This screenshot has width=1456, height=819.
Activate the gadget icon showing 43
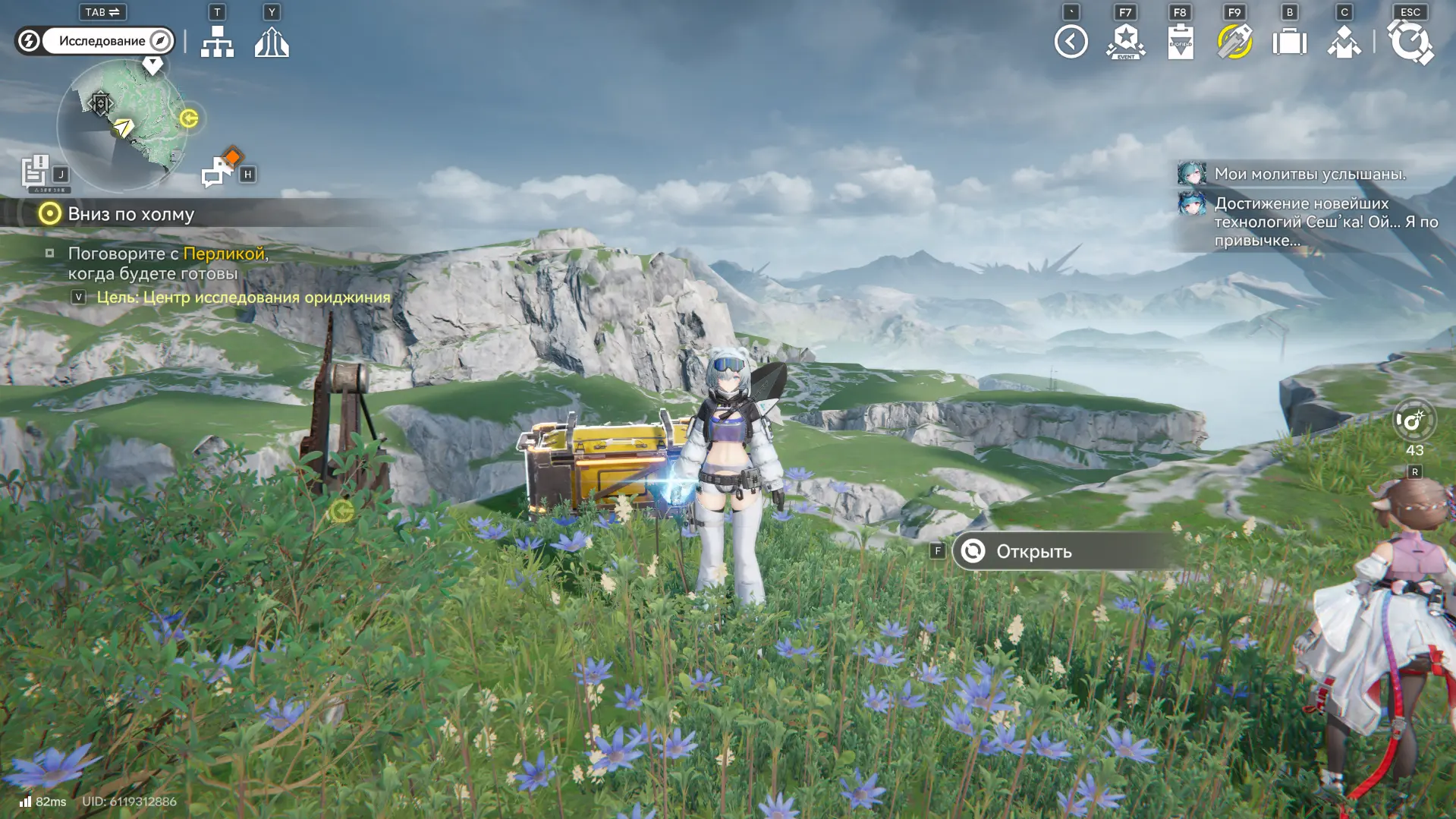[x=1414, y=421]
